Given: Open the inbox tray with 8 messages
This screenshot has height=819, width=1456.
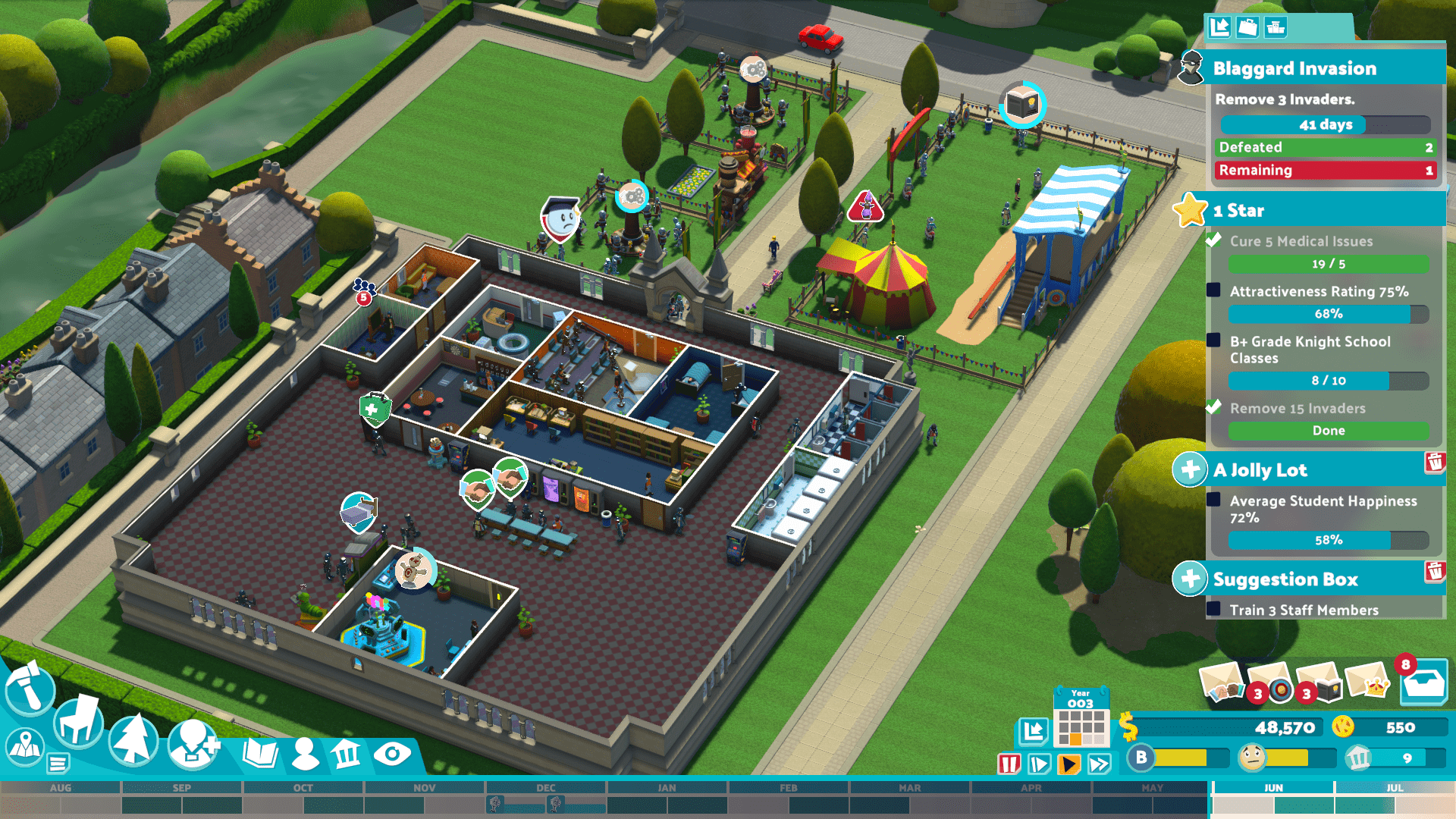Looking at the screenshot, I should click(x=1423, y=683).
